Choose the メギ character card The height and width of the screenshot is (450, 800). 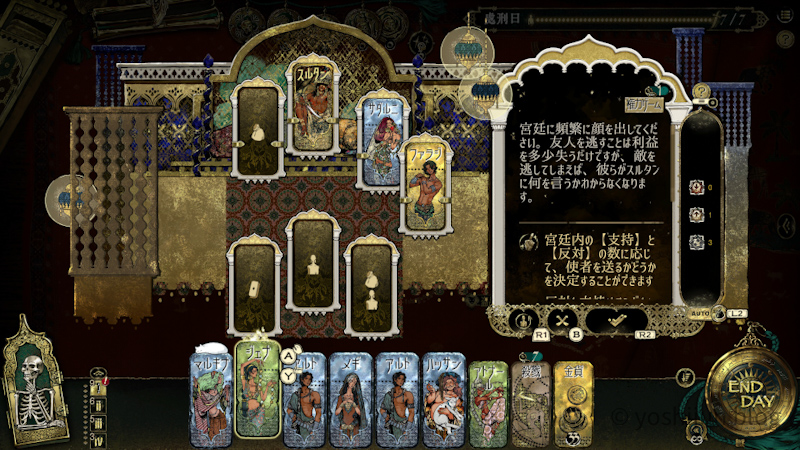(351, 400)
